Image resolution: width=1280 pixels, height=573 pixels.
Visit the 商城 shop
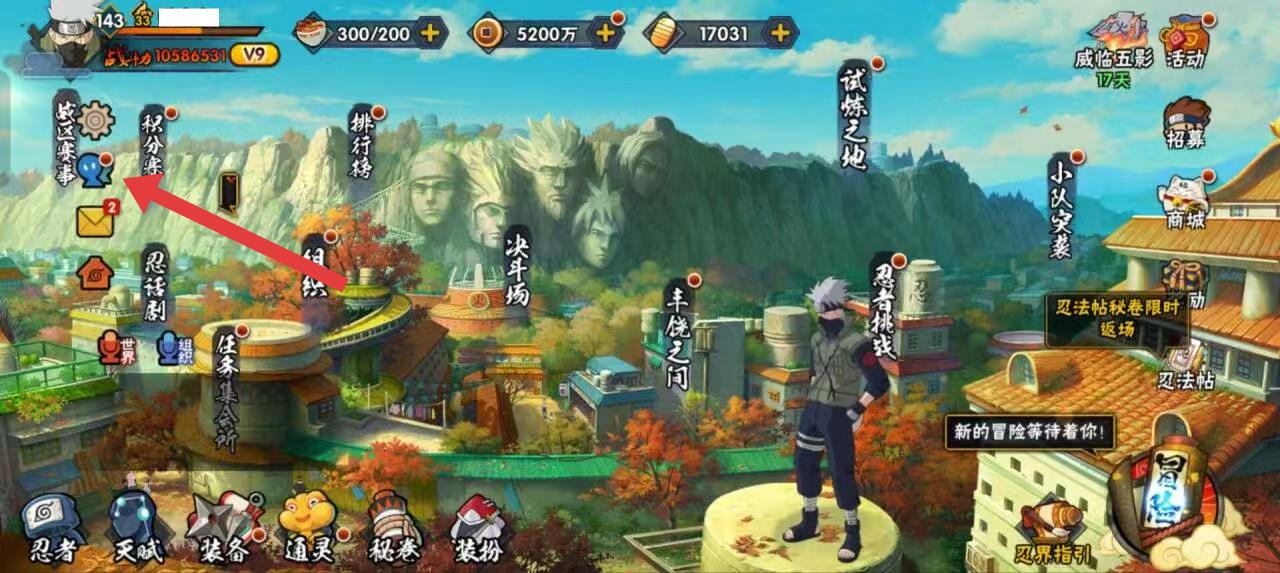click(1184, 203)
